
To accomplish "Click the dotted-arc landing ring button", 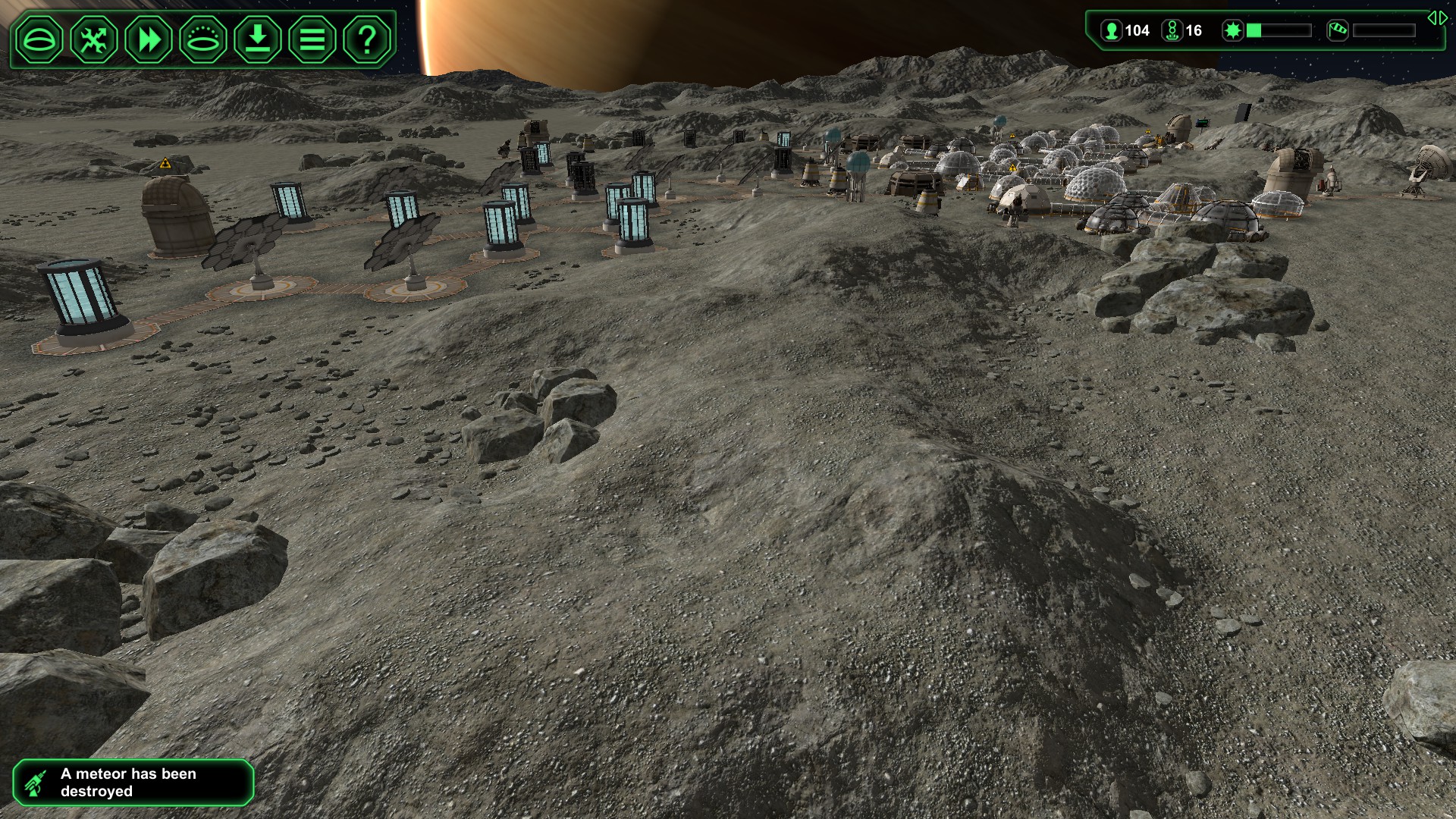I will tap(203, 39).
